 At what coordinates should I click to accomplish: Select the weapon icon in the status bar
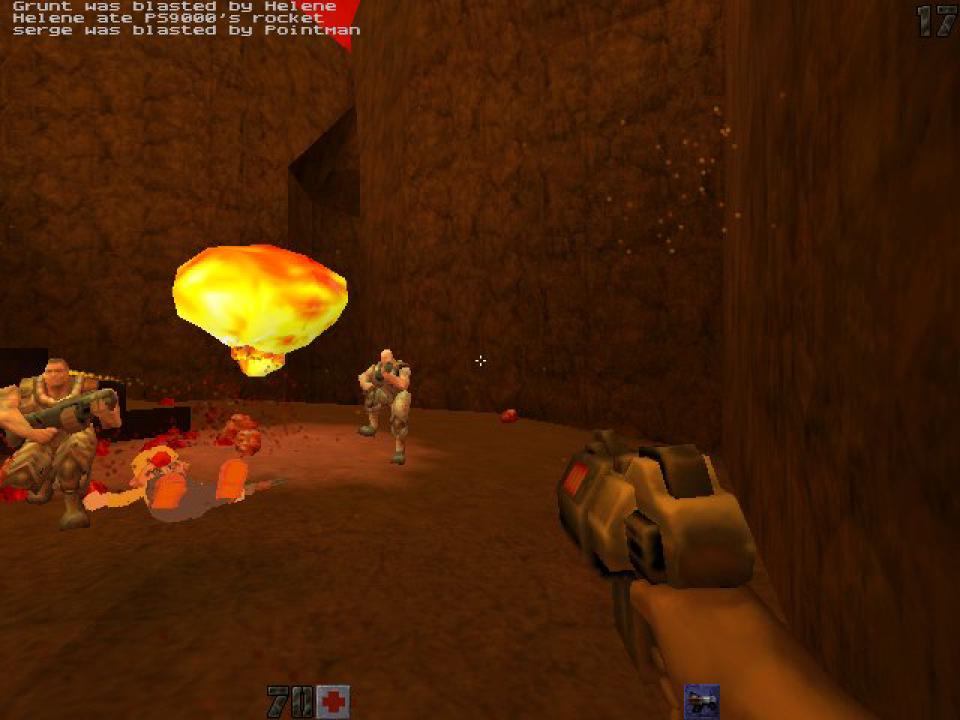pyautogui.click(x=702, y=701)
